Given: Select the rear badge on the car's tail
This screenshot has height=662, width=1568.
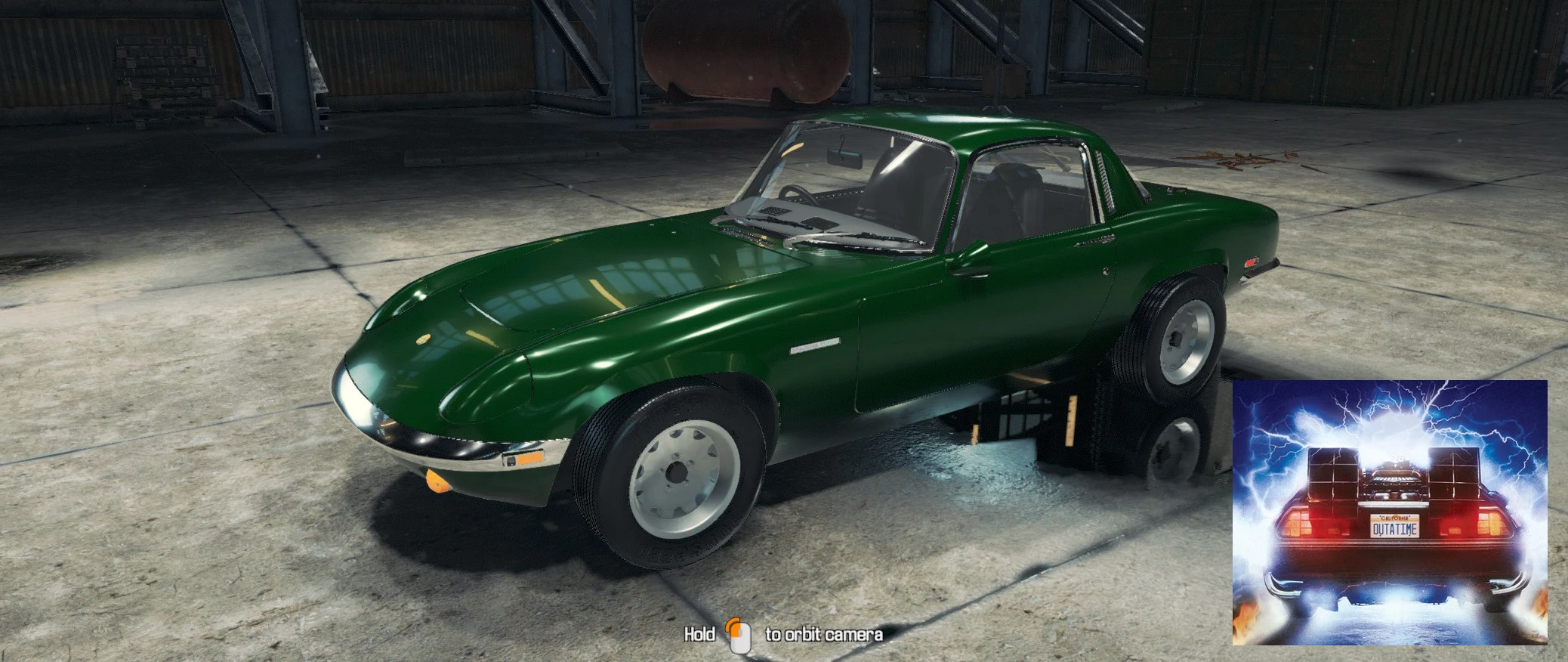Looking at the screenshot, I should (x=1250, y=262).
